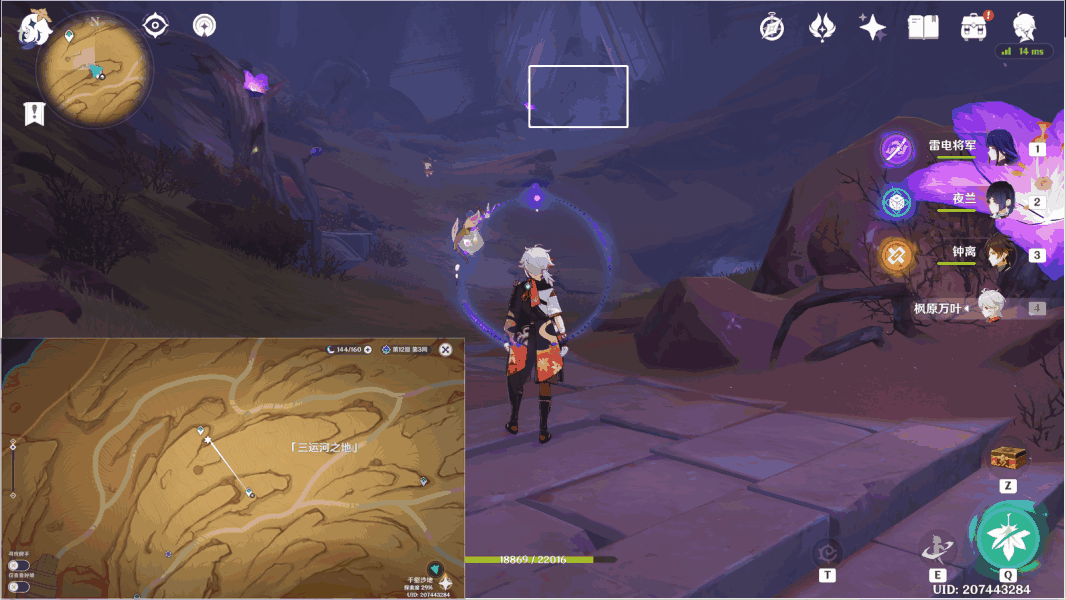The height and width of the screenshot is (600, 1066).
Task: Open the winged battle pass icon
Action: pyautogui.click(x=822, y=27)
